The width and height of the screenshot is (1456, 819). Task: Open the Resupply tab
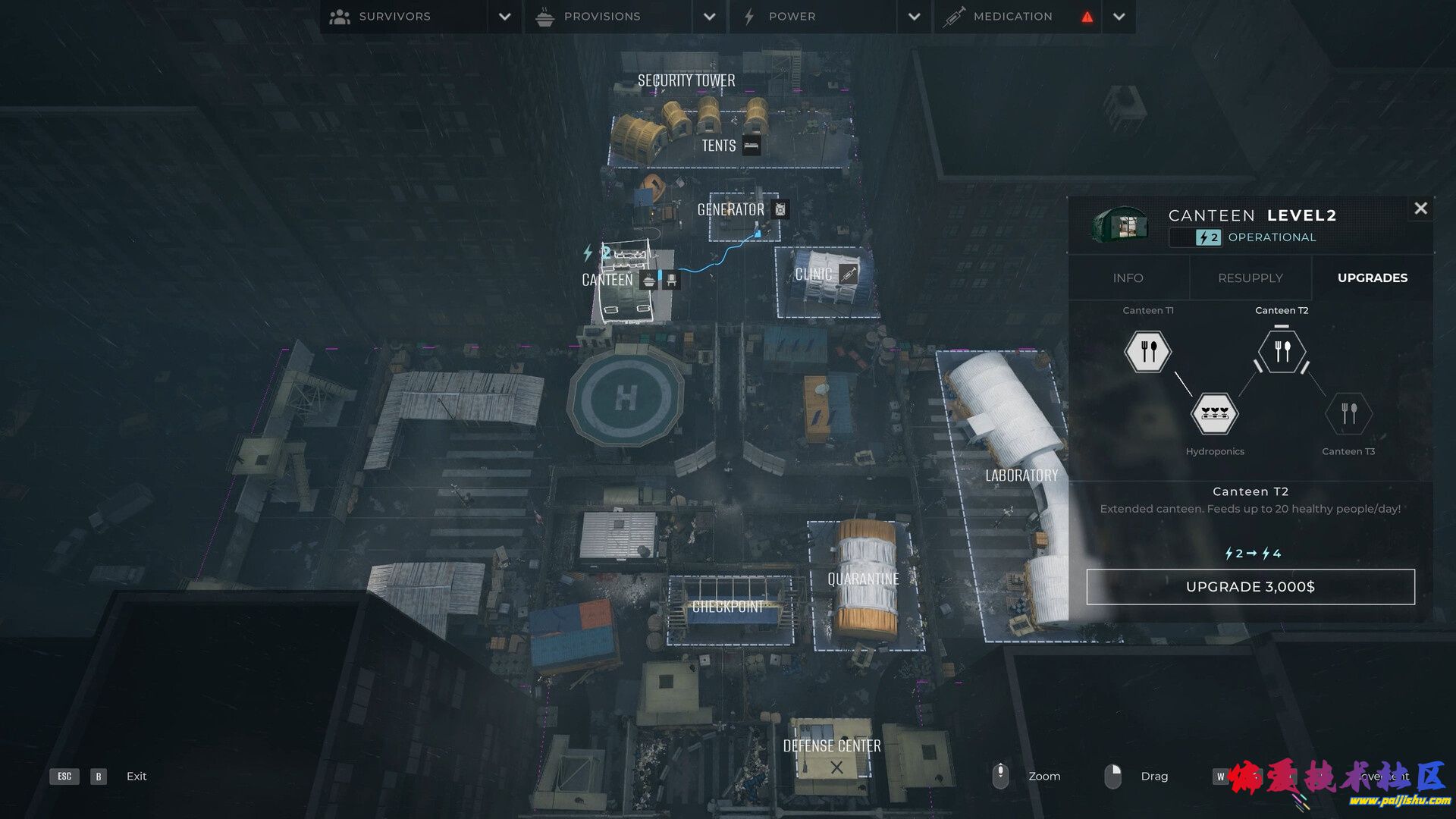coord(1250,278)
